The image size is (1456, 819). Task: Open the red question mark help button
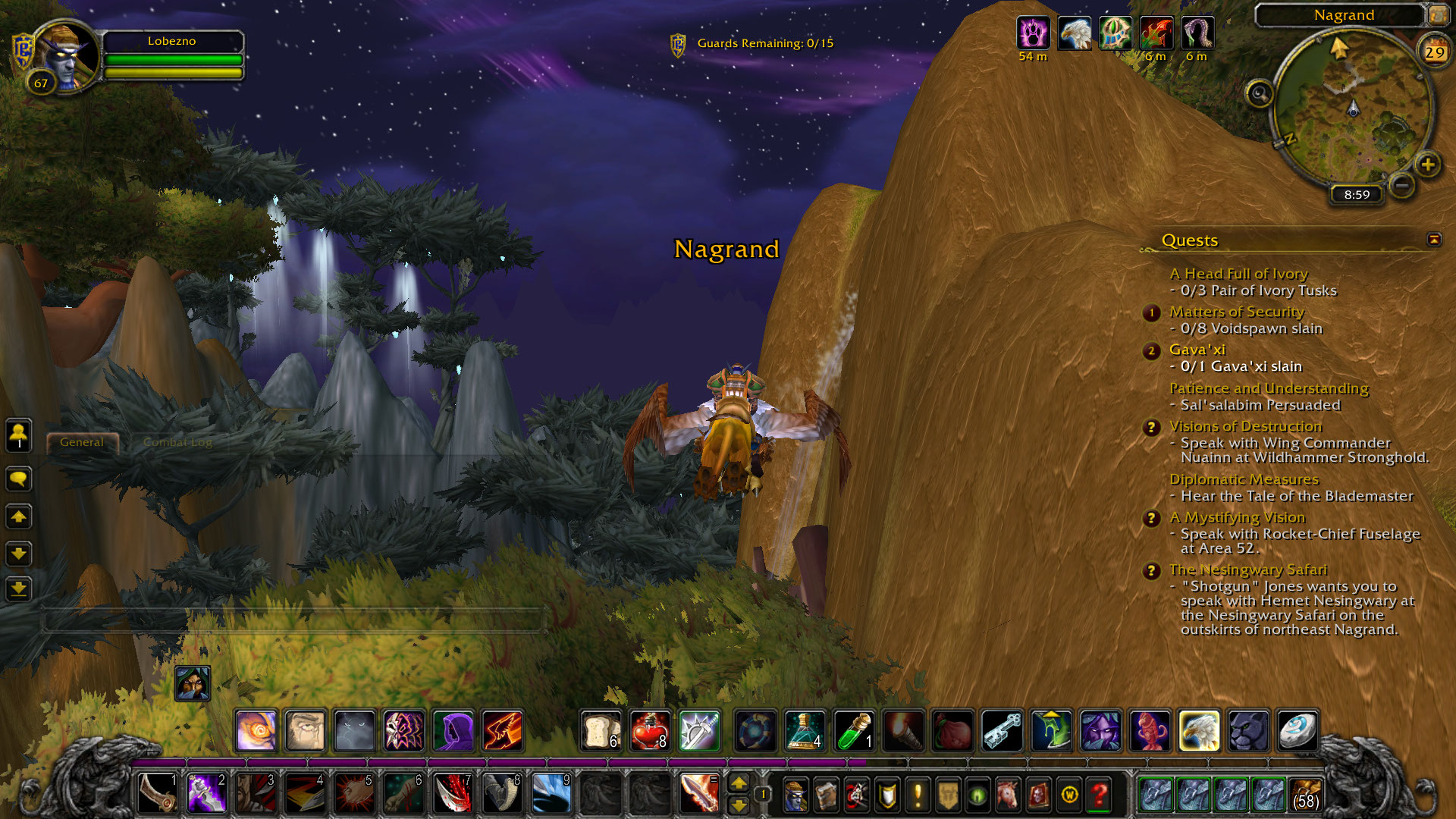[x=1099, y=795]
